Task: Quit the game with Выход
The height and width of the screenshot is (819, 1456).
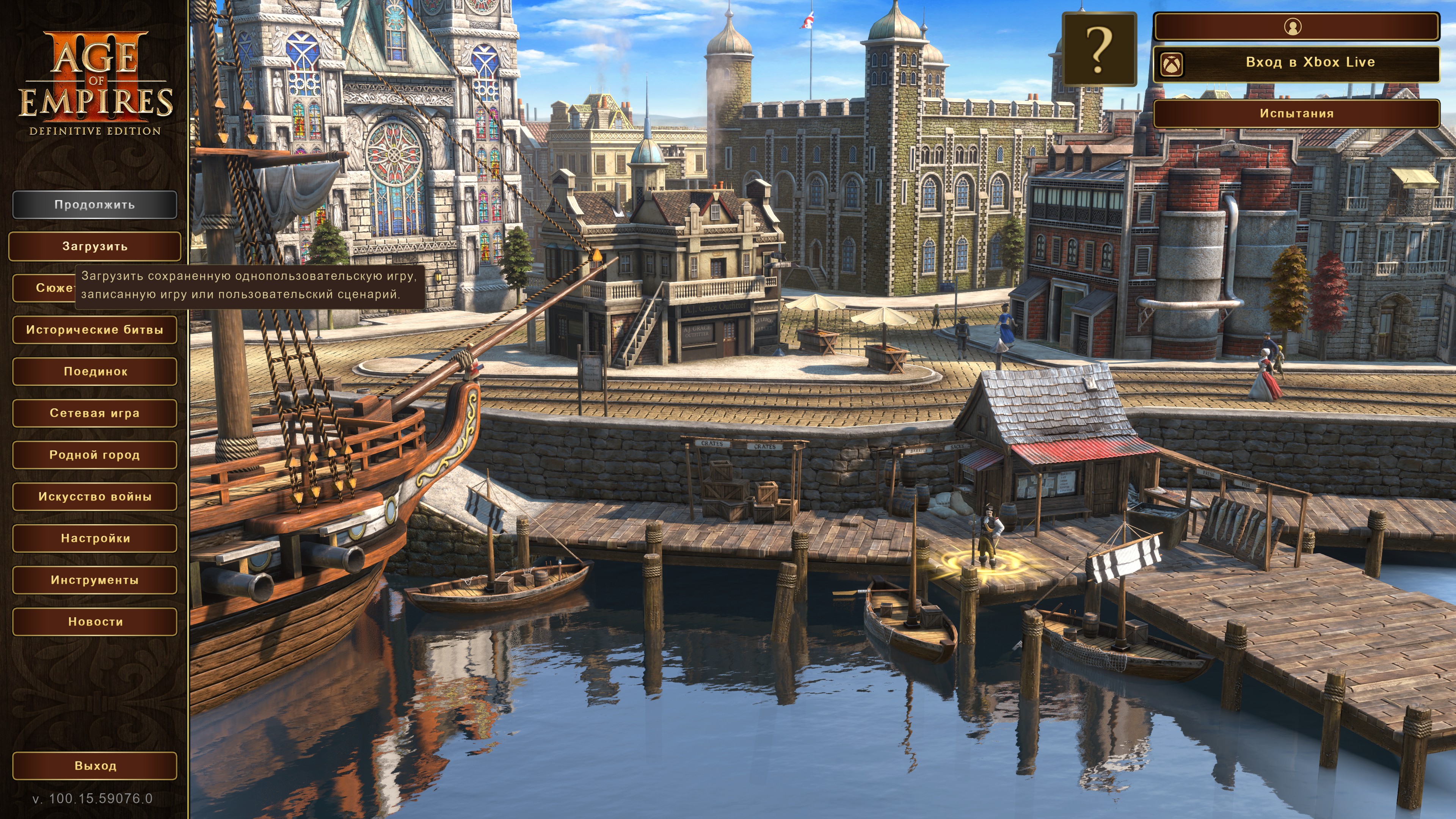Action: (x=94, y=766)
